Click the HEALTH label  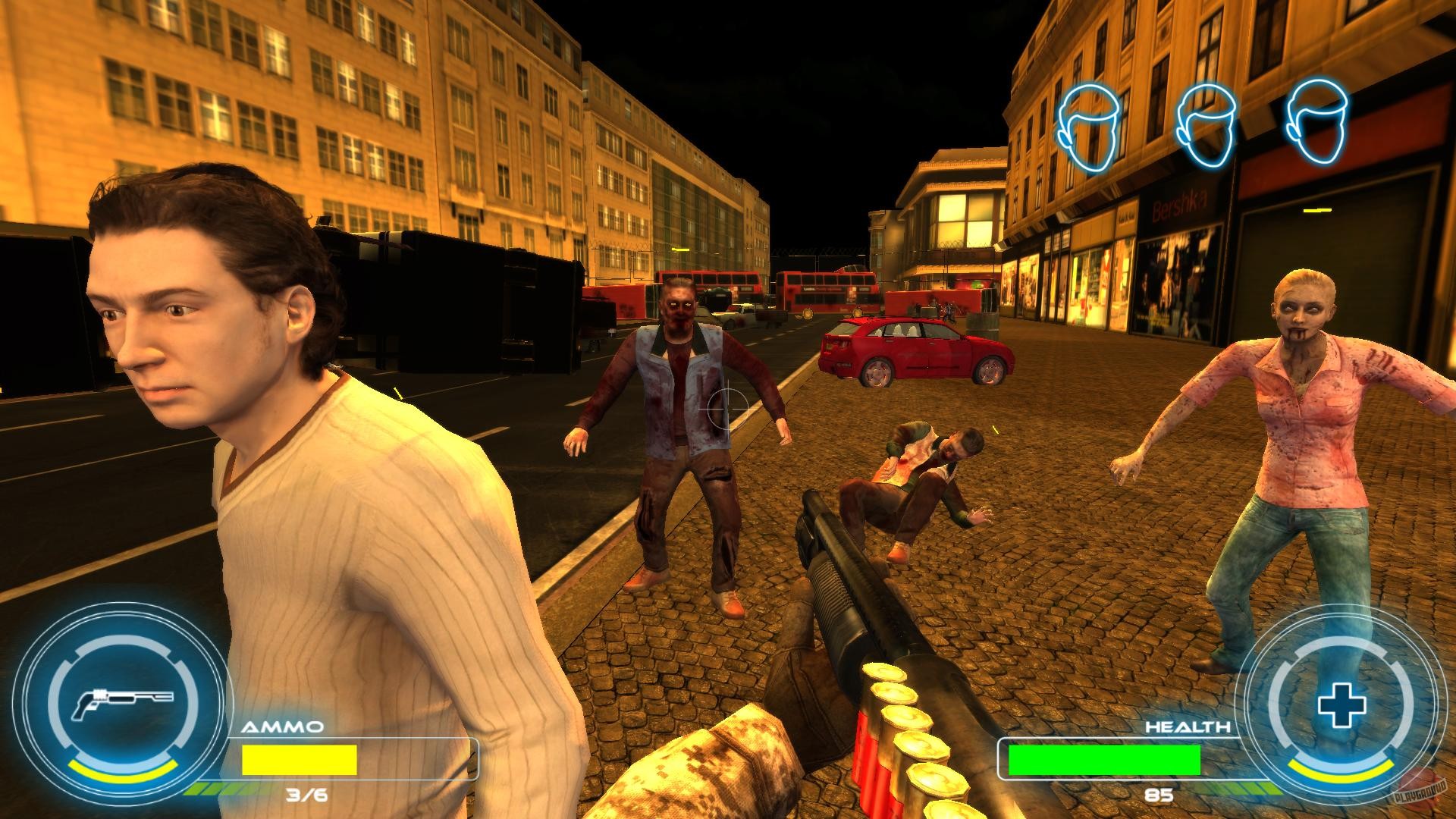click(x=1189, y=726)
